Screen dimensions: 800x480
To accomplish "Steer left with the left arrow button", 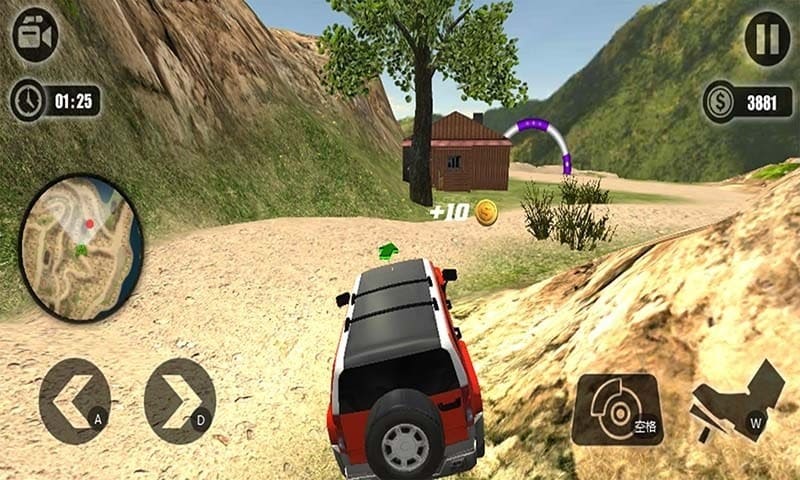I will click(x=74, y=401).
